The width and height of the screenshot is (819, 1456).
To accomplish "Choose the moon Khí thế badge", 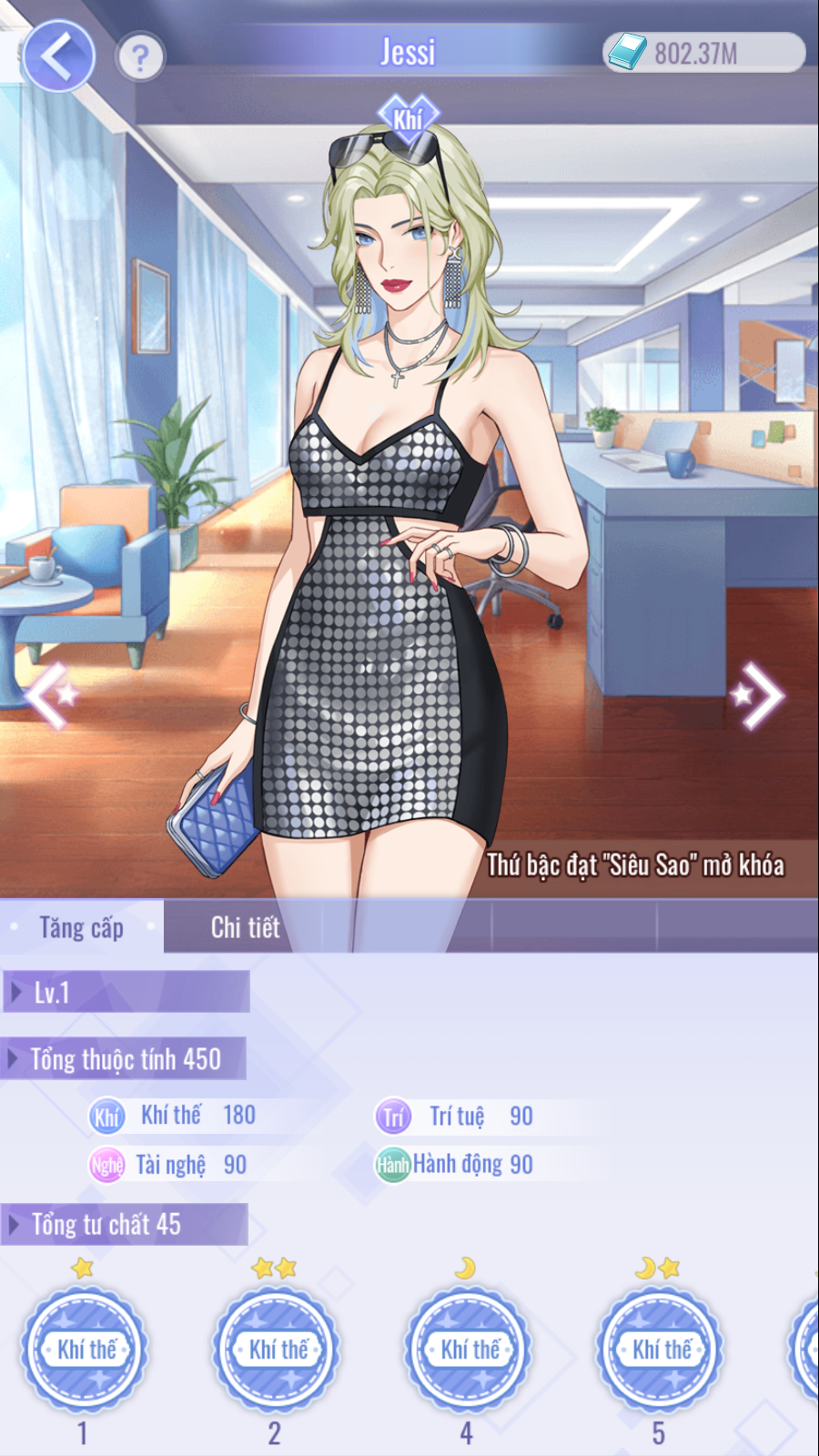I will tap(469, 1349).
